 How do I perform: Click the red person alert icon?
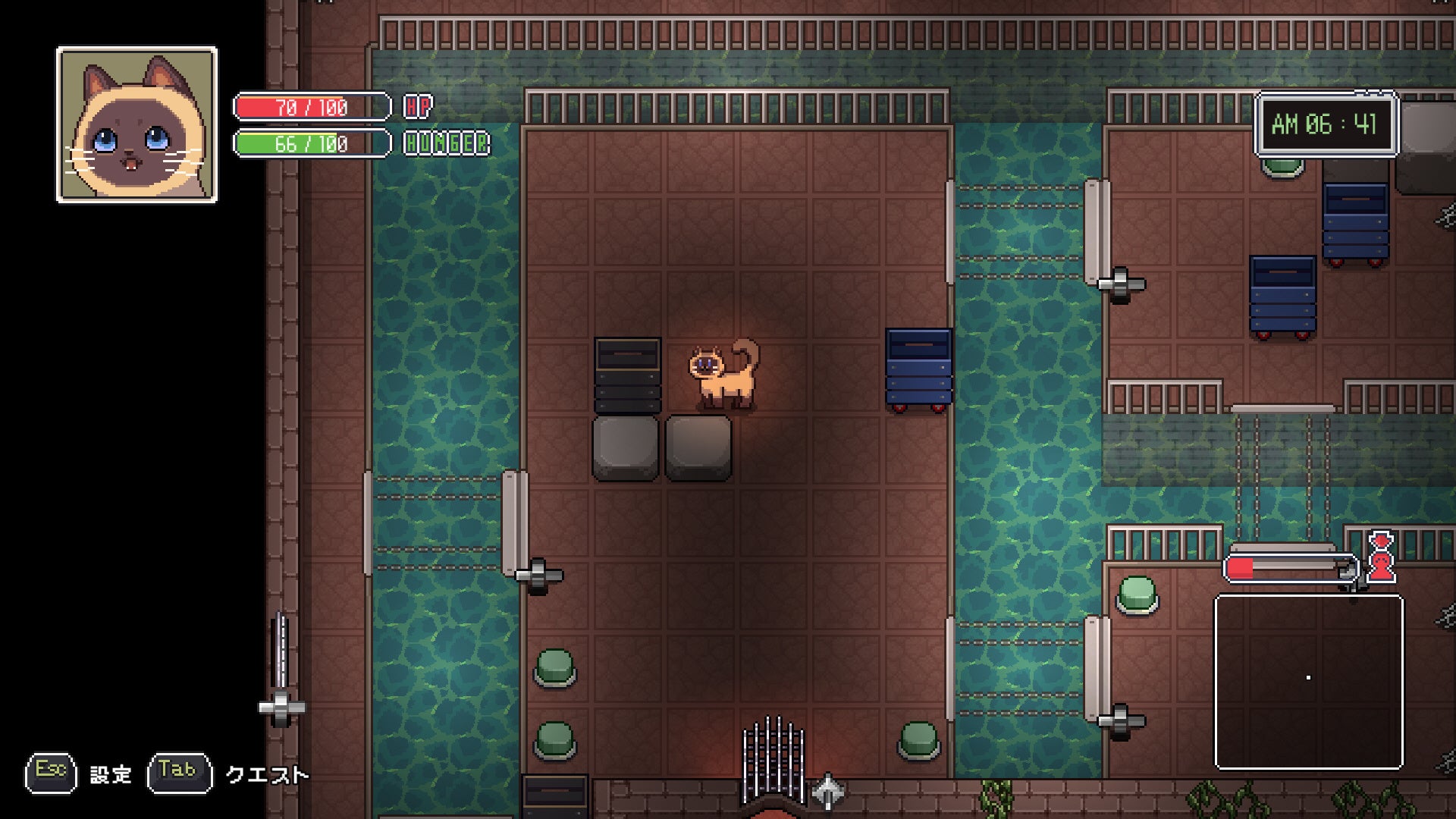click(1381, 558)
